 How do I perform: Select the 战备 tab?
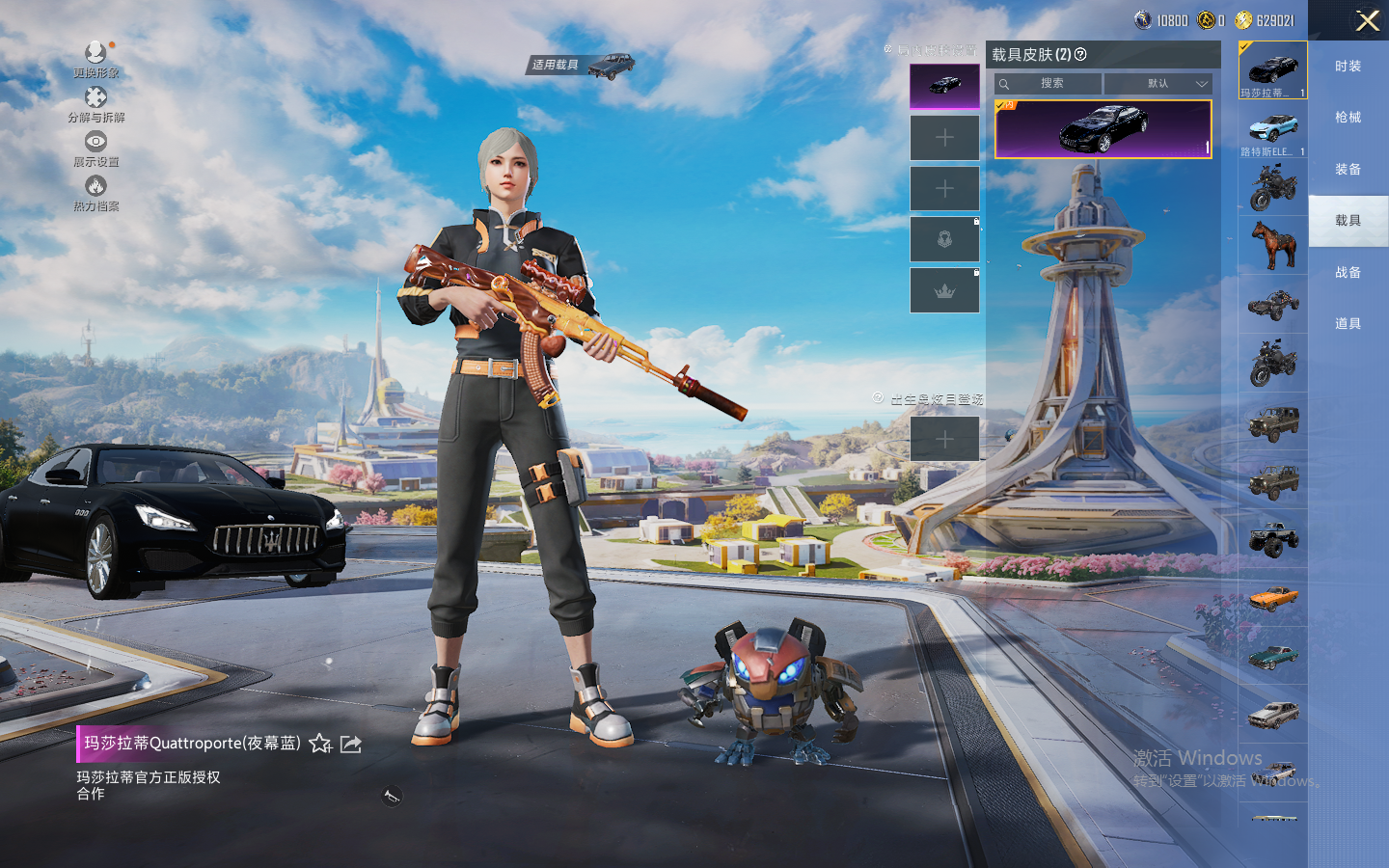(1348, 273)
